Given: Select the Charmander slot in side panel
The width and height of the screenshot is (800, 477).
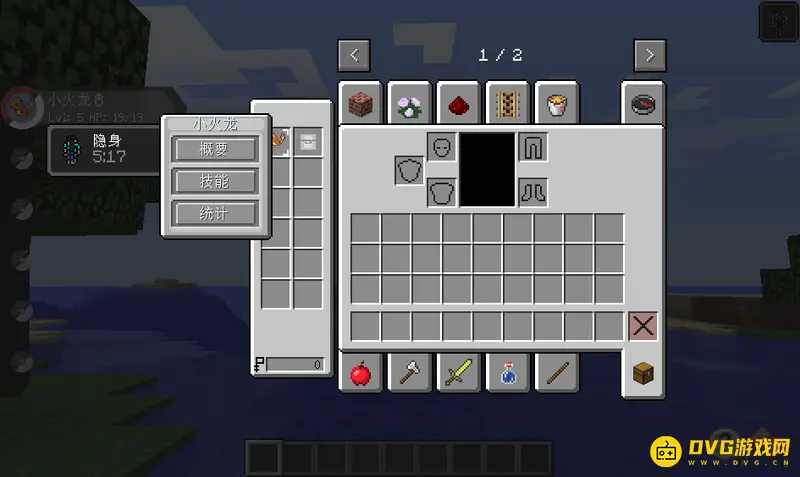Looking at the screenshot, I should (x=277, y=141).
